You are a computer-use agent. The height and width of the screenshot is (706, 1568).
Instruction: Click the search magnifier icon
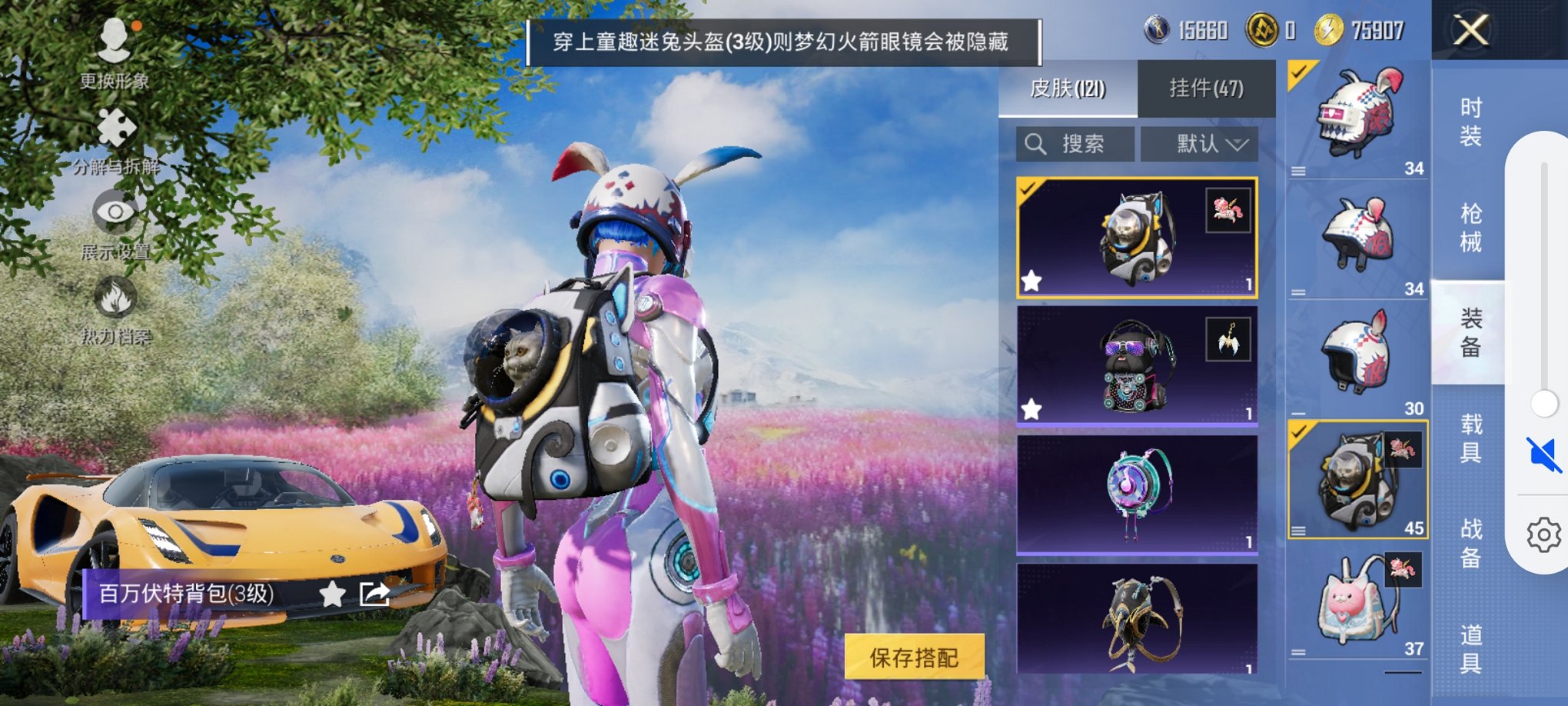click(1036, 143)
